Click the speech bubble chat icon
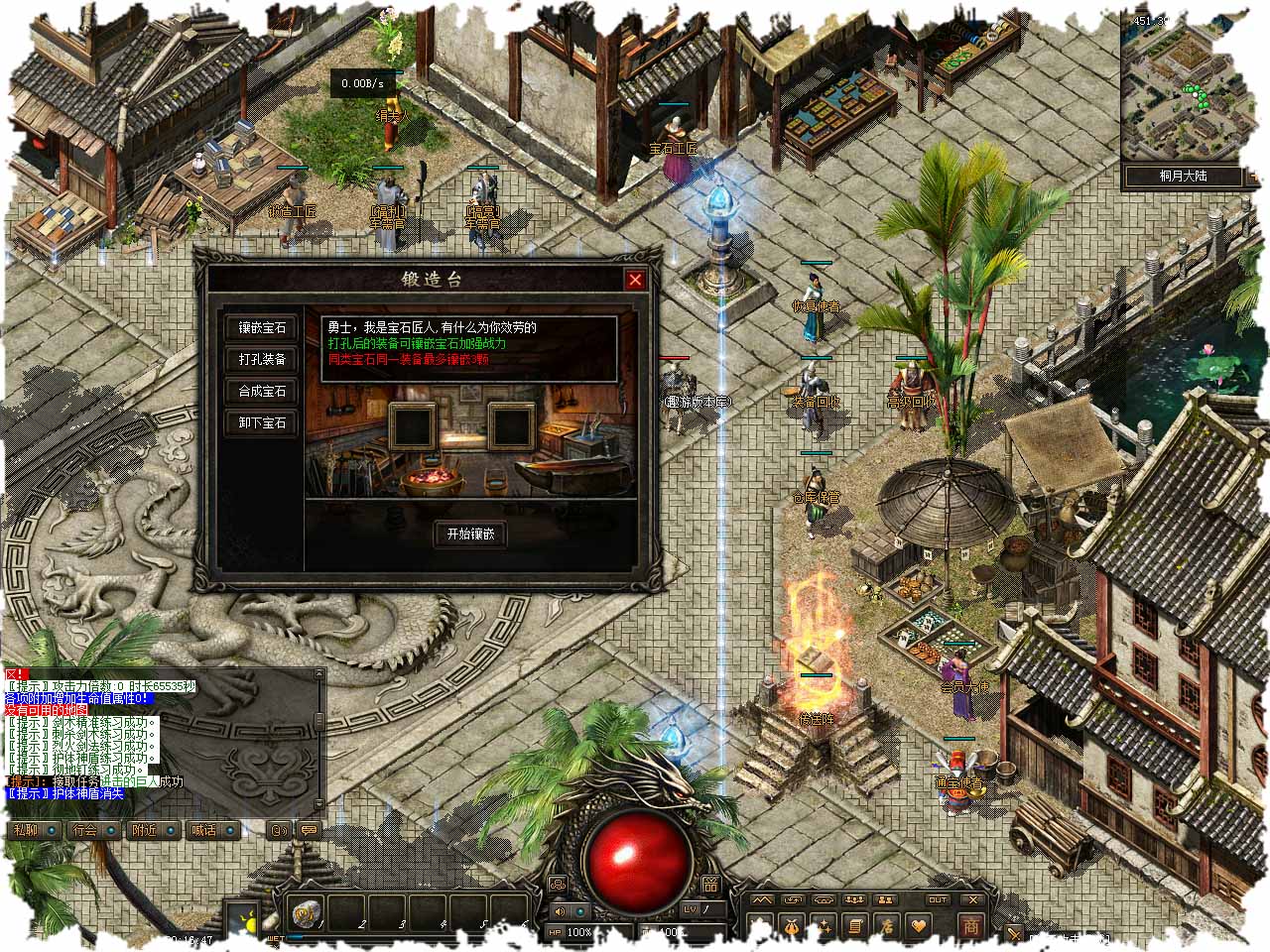Screen dimensions: 1270x952 [x=309, y=830]
